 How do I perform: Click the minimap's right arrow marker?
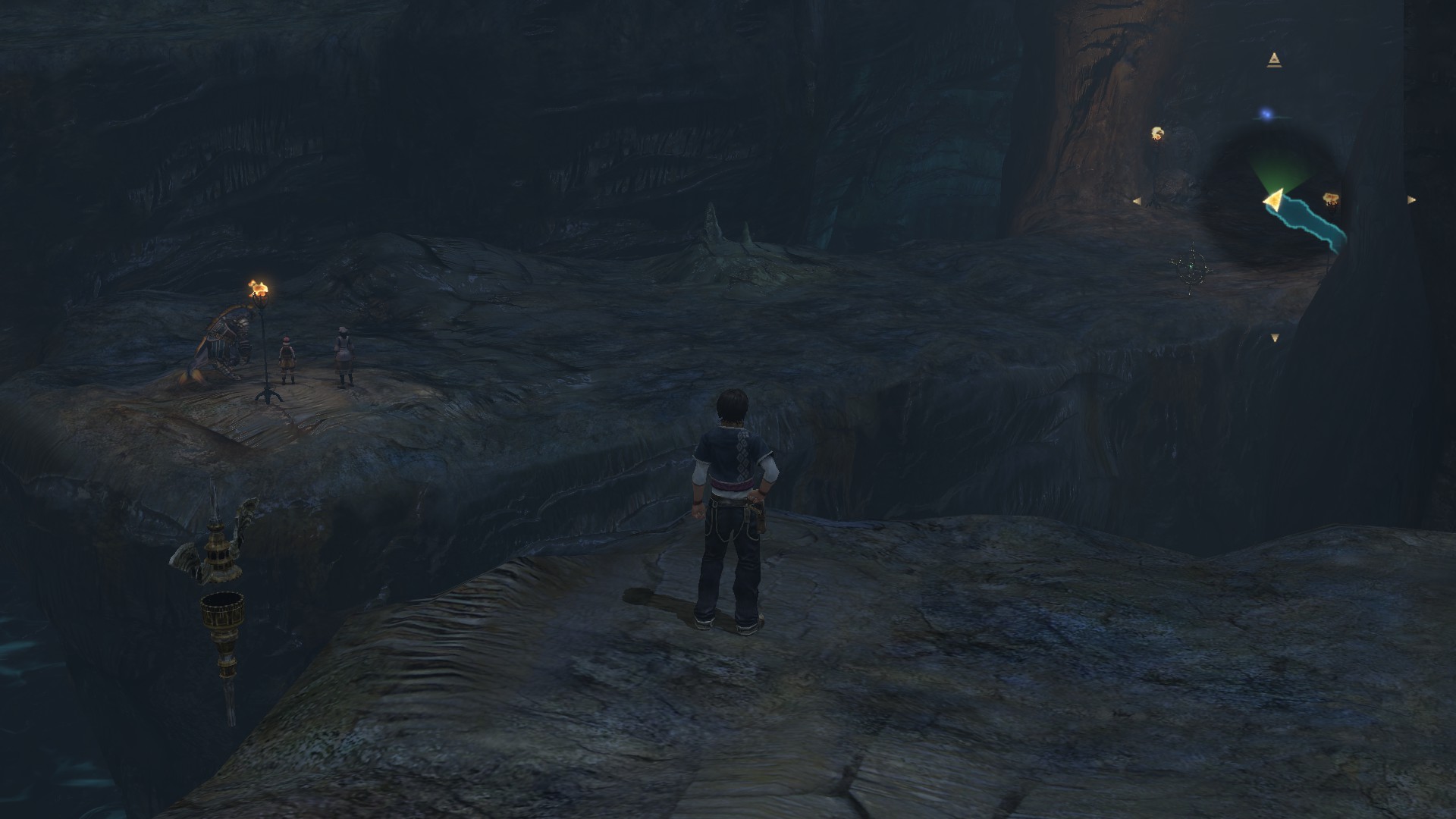pyautogui.click(x=1411, y=200)
